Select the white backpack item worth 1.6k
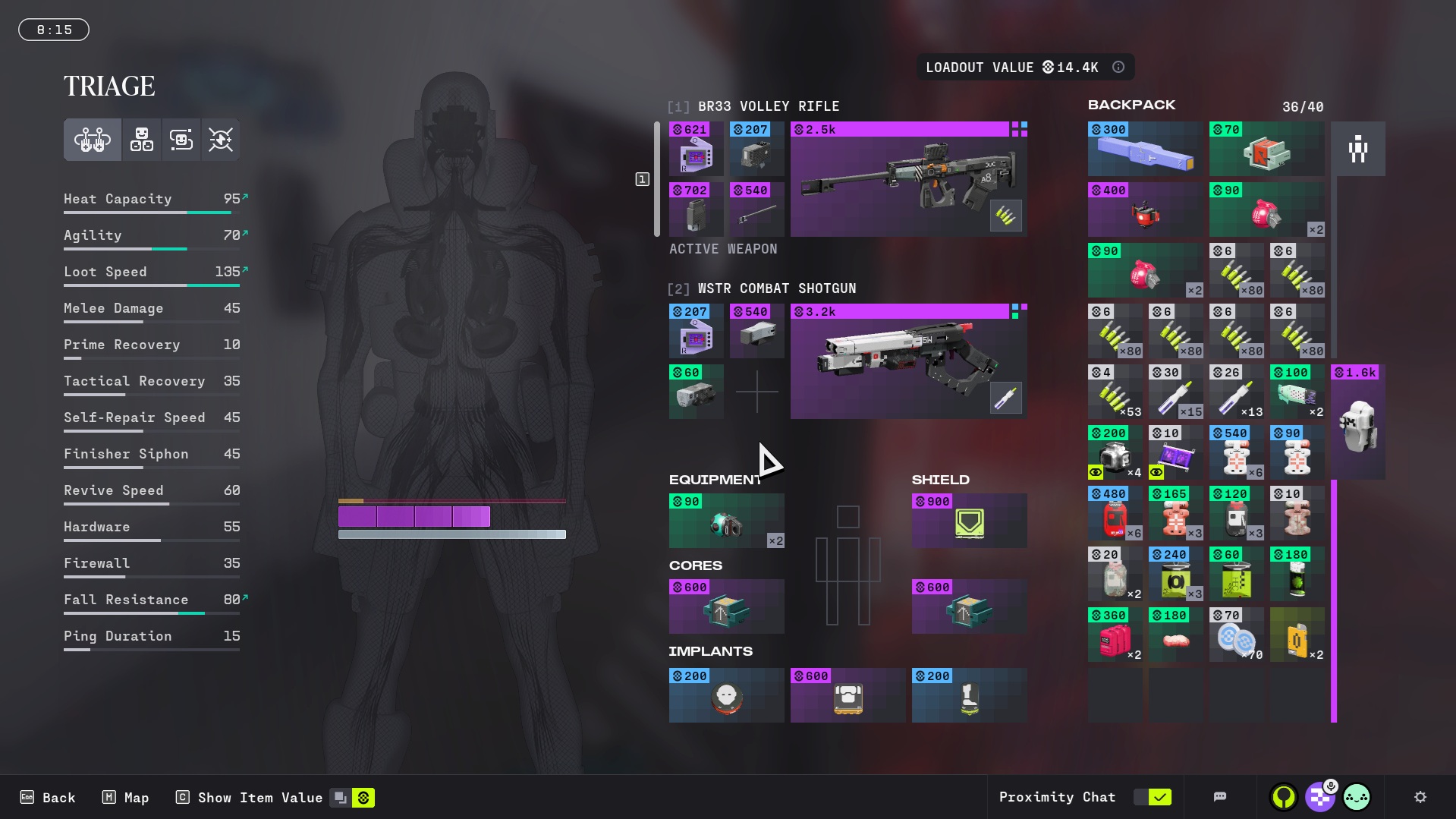 [1357, 422]
